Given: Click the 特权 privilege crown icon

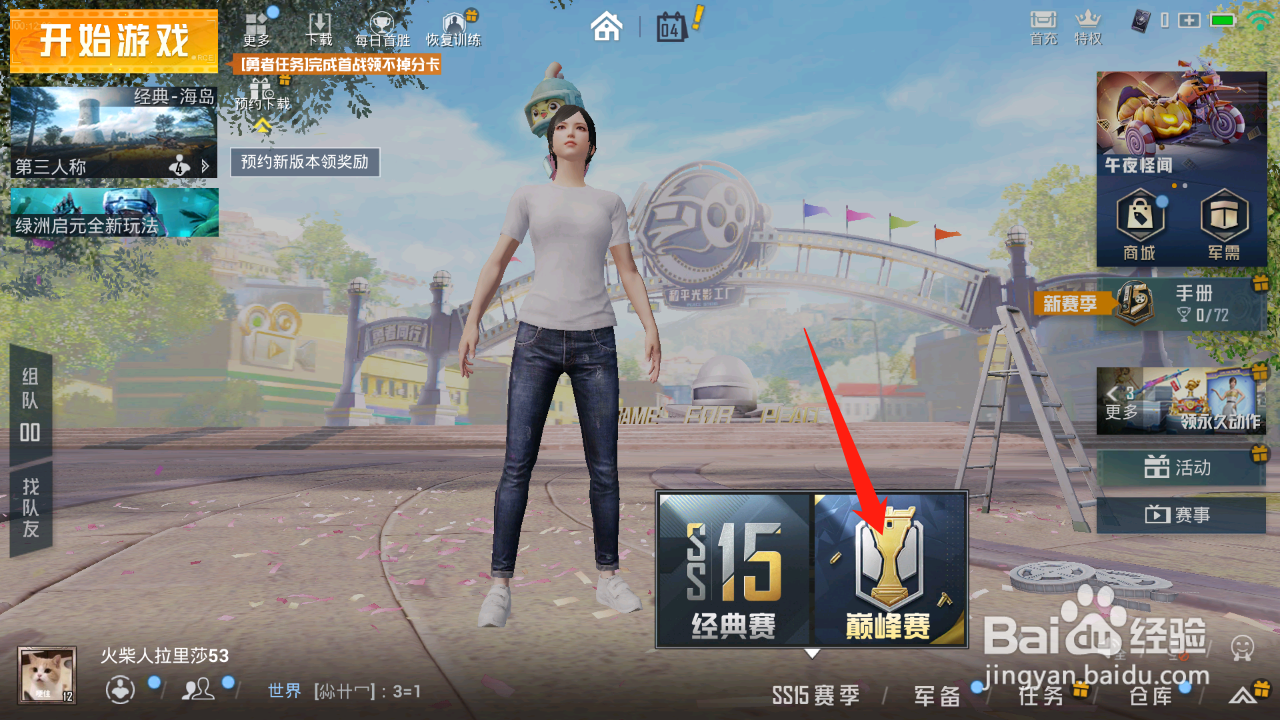Looking at the screenshot, I should (x=1088, y=22).
